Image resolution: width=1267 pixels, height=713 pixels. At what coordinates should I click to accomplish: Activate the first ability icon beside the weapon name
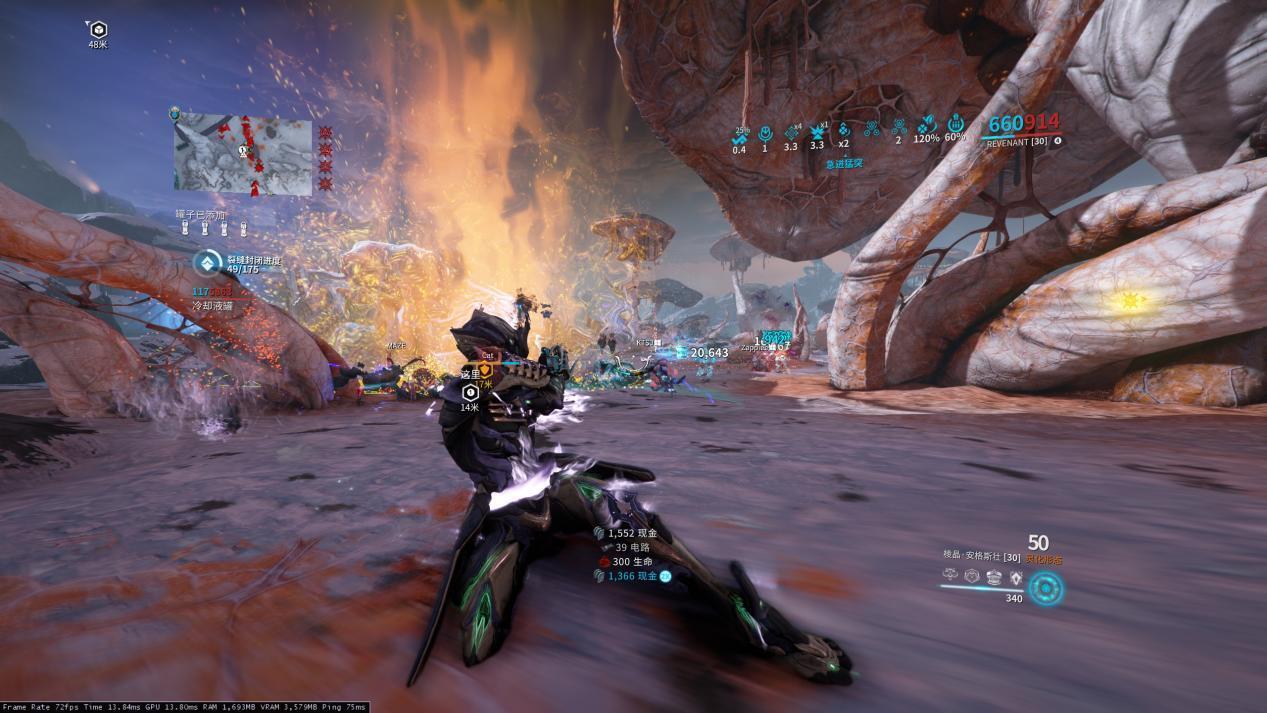948,575
